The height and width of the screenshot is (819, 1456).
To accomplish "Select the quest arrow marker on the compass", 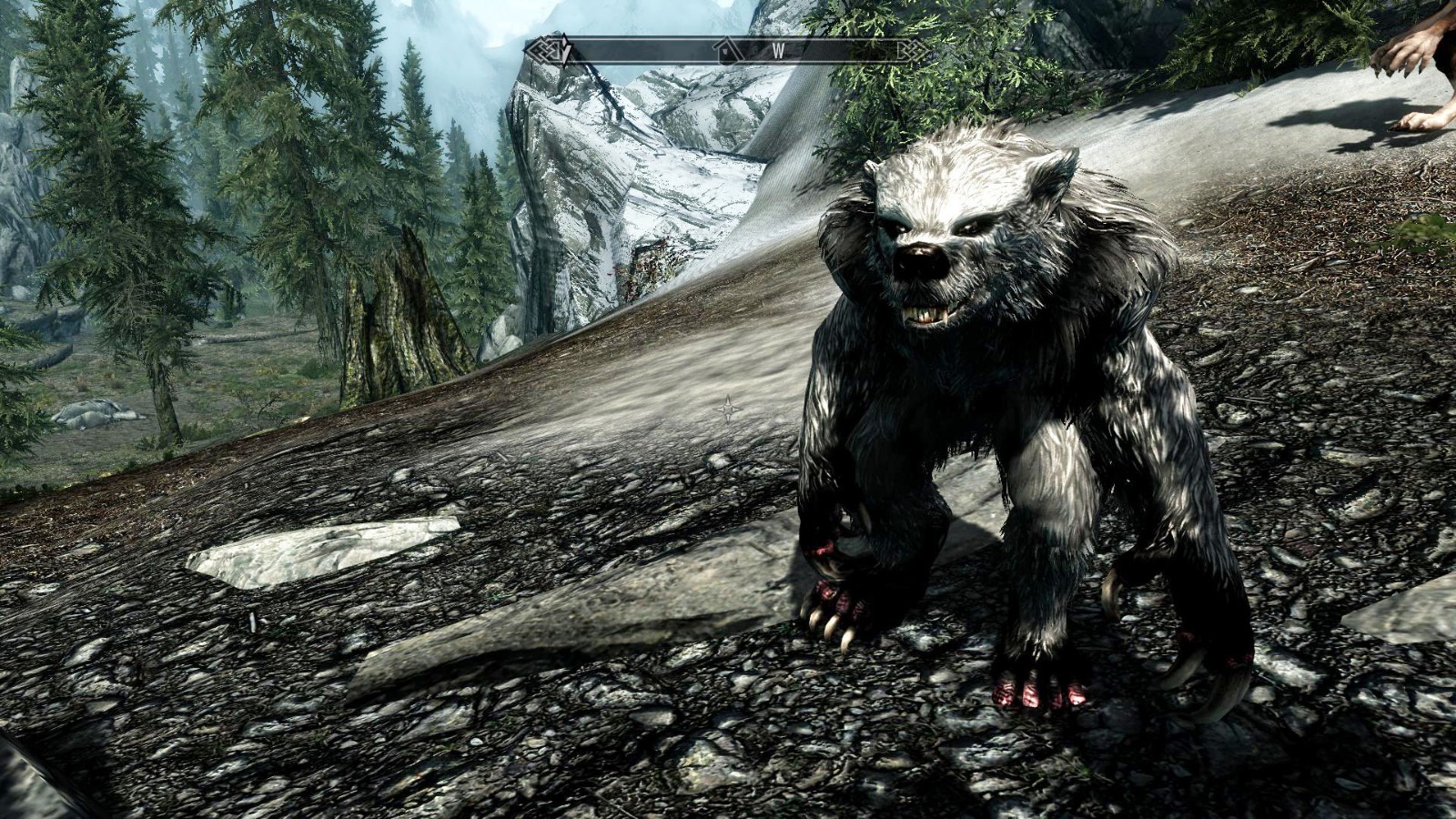I will (564, 51).
